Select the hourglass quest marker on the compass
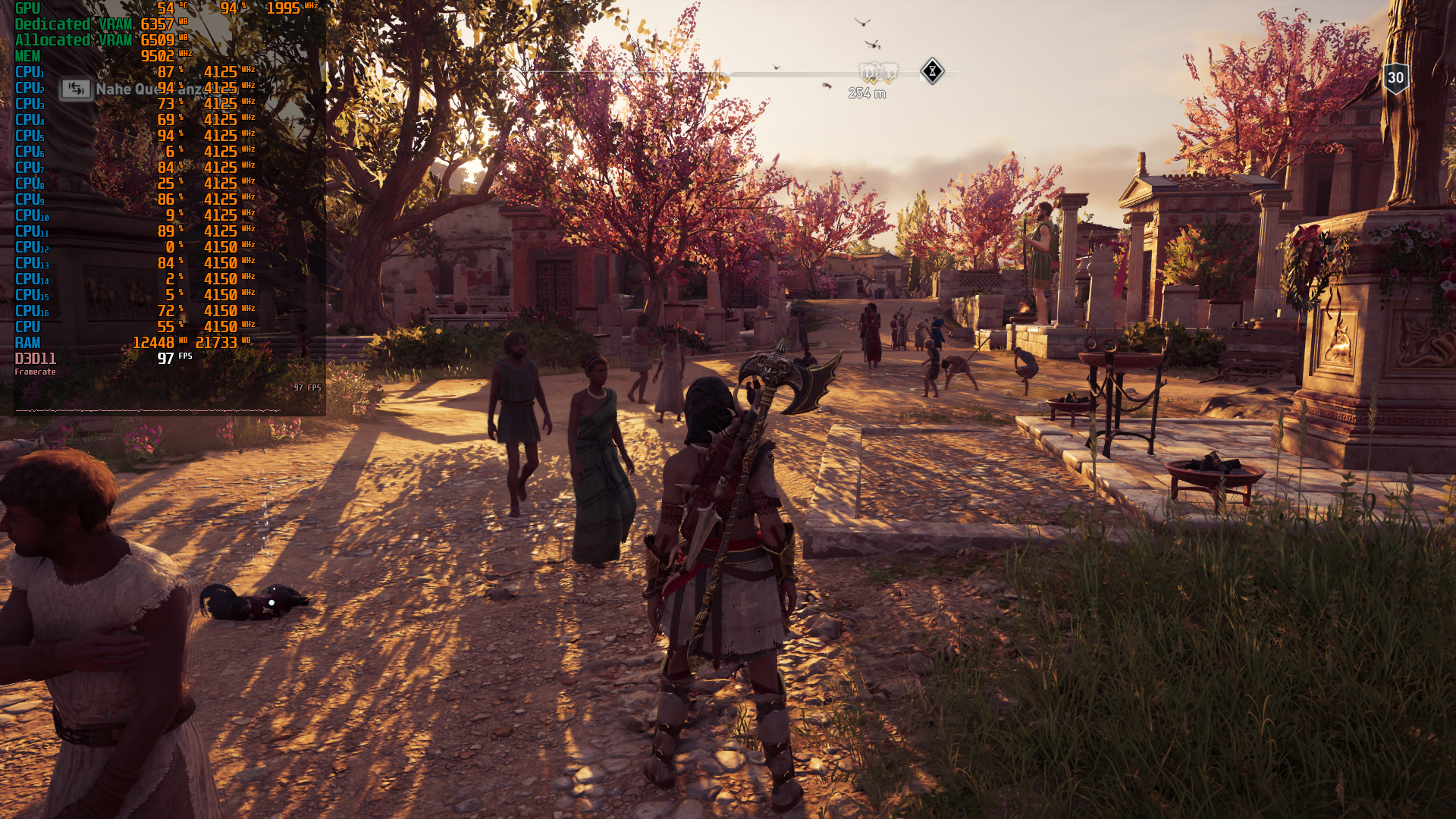This screenshot has height=819, width=1456. pyautogui.click(x=932, y=71)
